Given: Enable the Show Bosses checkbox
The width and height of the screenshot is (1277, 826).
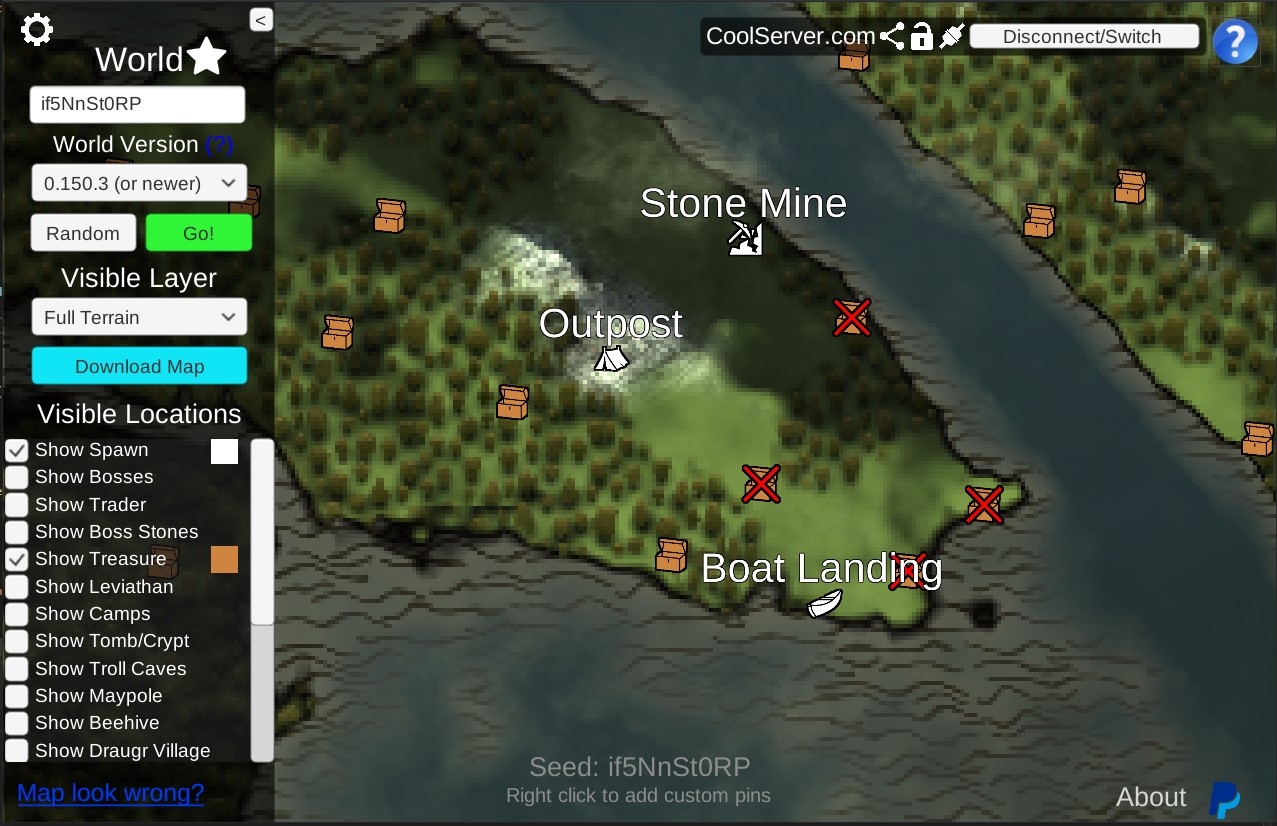Looking at the screenshot, I should pyautogui.click(x=17, y=478).
